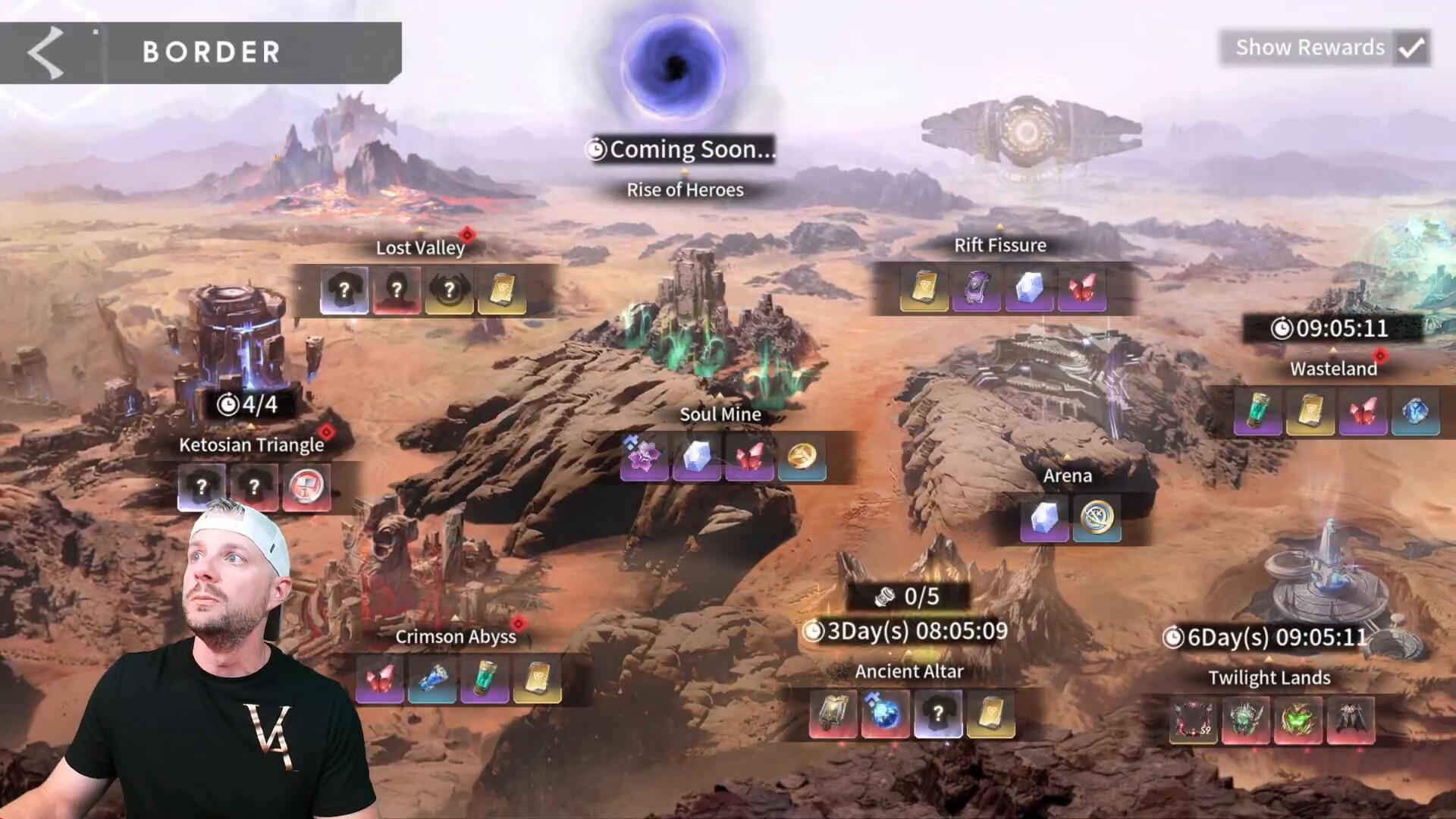This screenshot has height=819, width=1456.
Task: View Rift Fissure's white crystal reward
Action: coord(1028,288)
